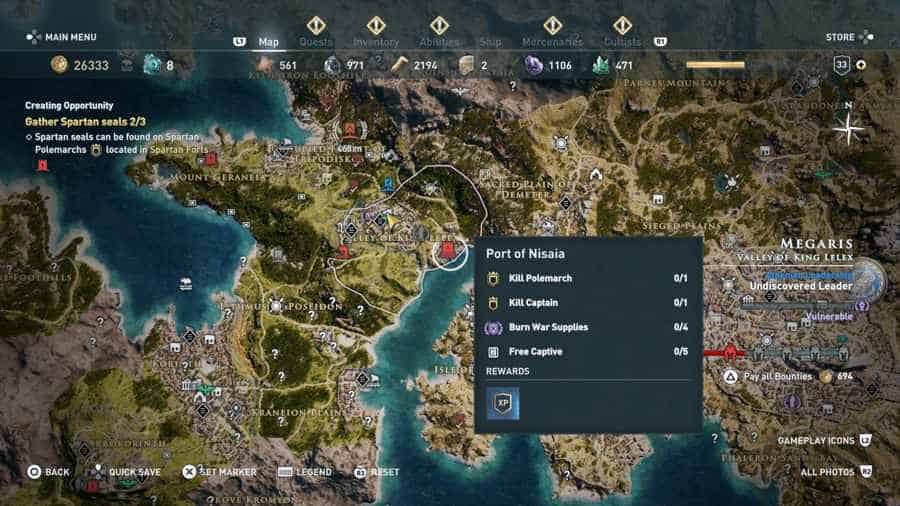Reset the map view
The image size is (900, 506).
coord(376,472)
